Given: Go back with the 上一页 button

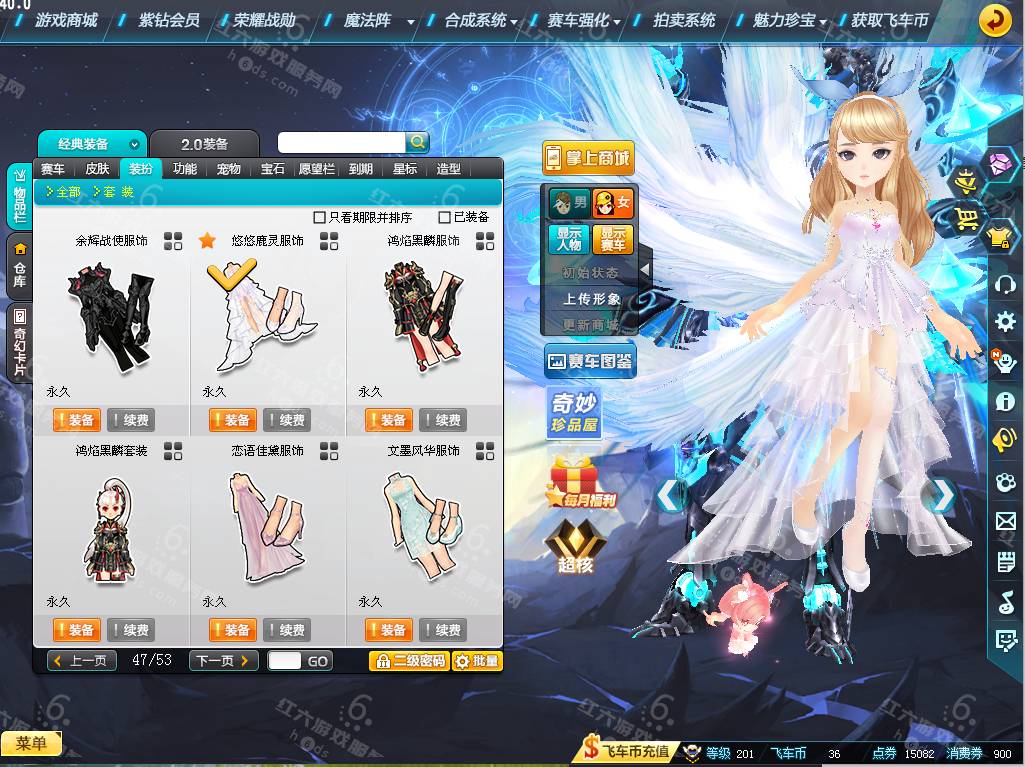Looking at the screenshot, I should [x=82, y=661].
